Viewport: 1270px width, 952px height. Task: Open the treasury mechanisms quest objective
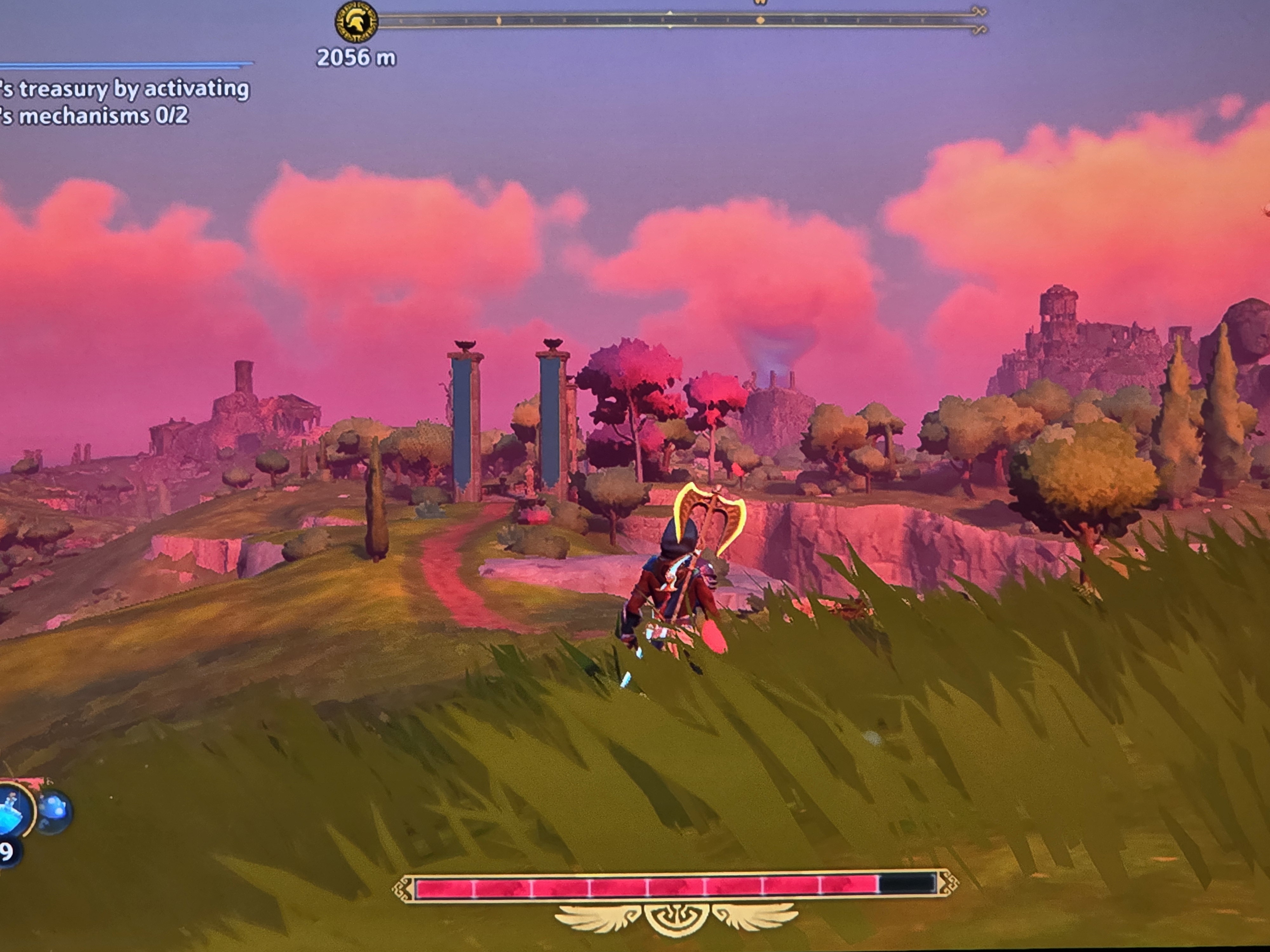125,102
